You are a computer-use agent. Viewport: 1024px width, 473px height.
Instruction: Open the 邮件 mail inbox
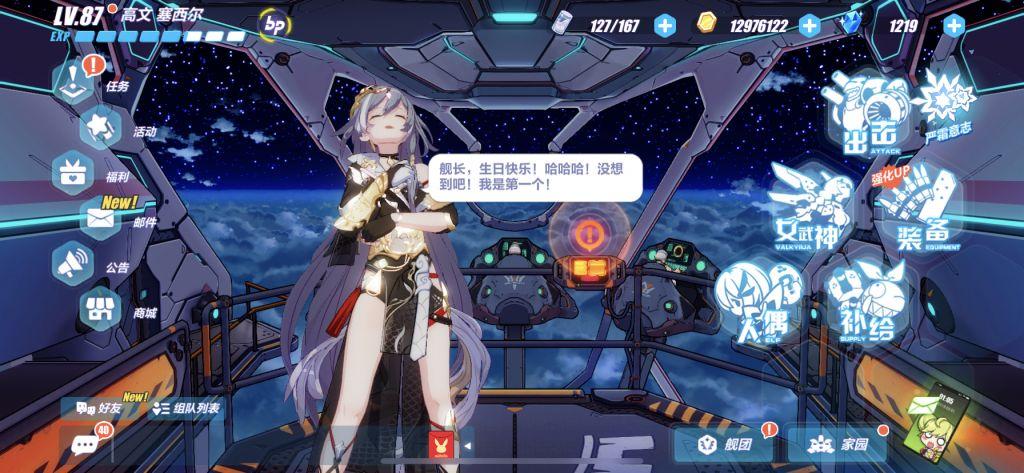coord(103,217)
